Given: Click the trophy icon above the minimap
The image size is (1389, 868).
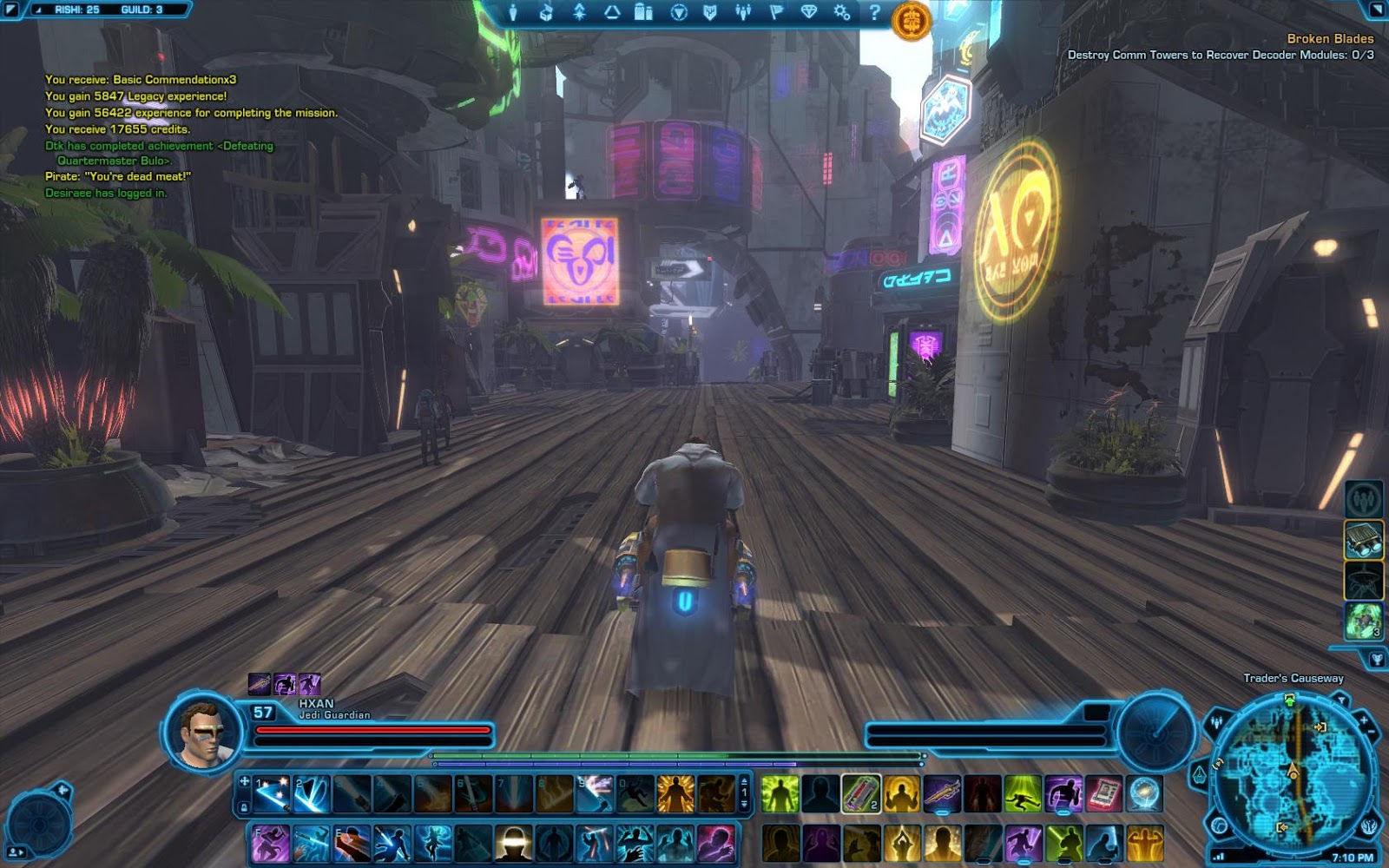Looking at the screenshot, I should 1376,660.
